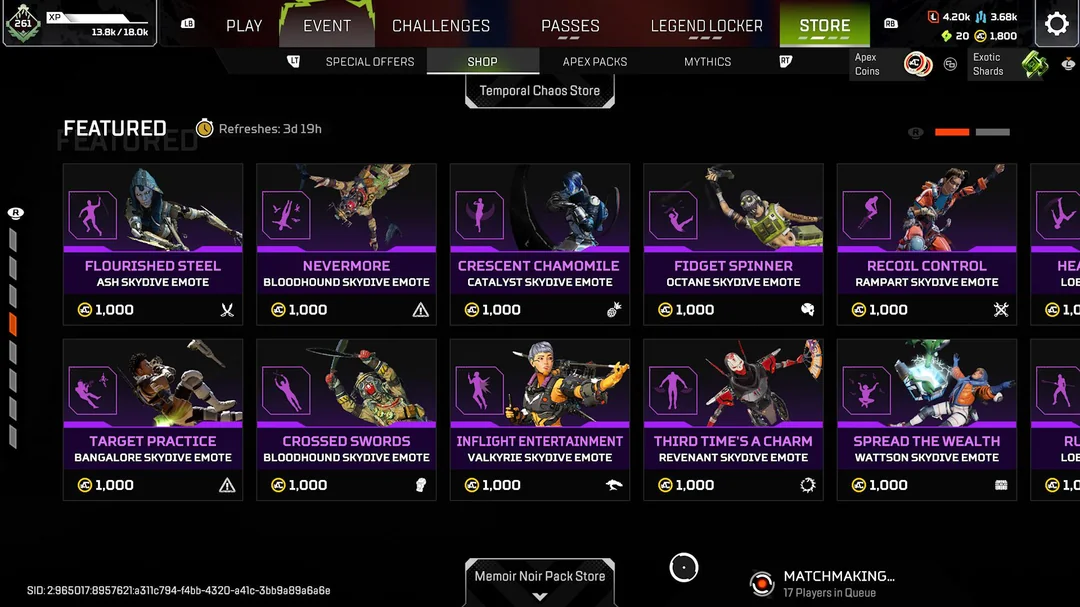Go to the Challenges tab
The height and width of the screenshot is (607, 1080).
[441, 25]
